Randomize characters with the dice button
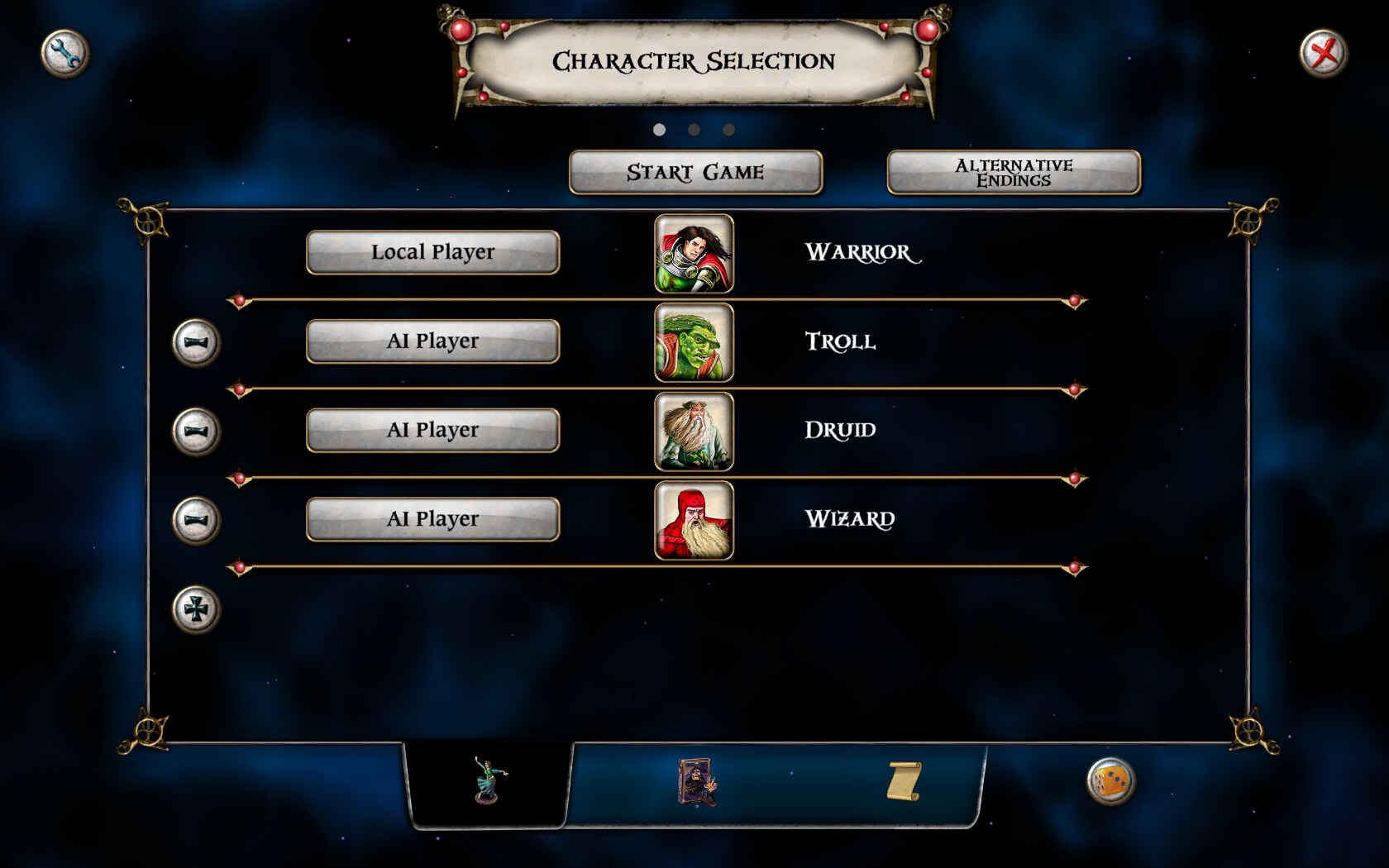This screenshot has height=868, width=1389. click(x=1110, y=781)
